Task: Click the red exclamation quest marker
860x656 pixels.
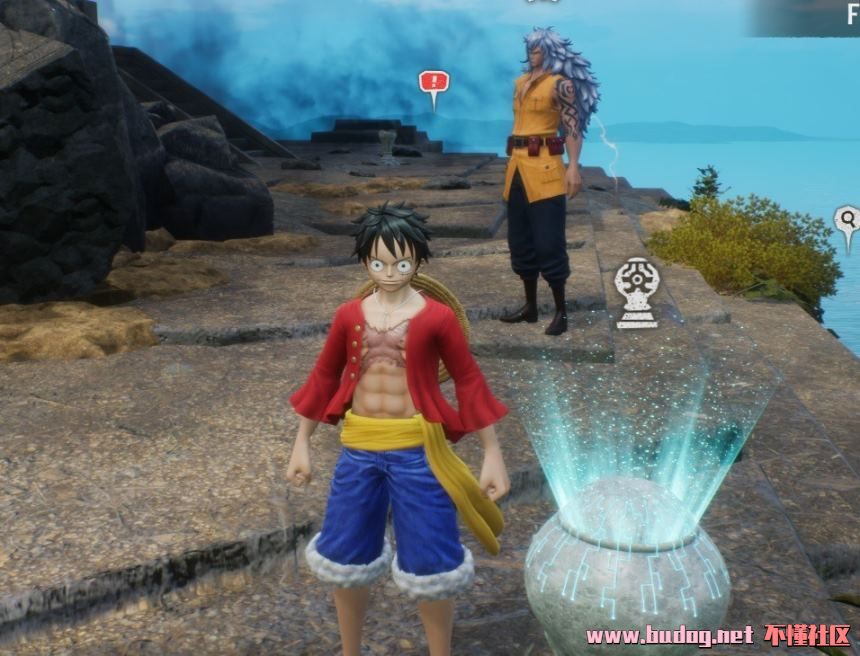Action: [433, 83]
